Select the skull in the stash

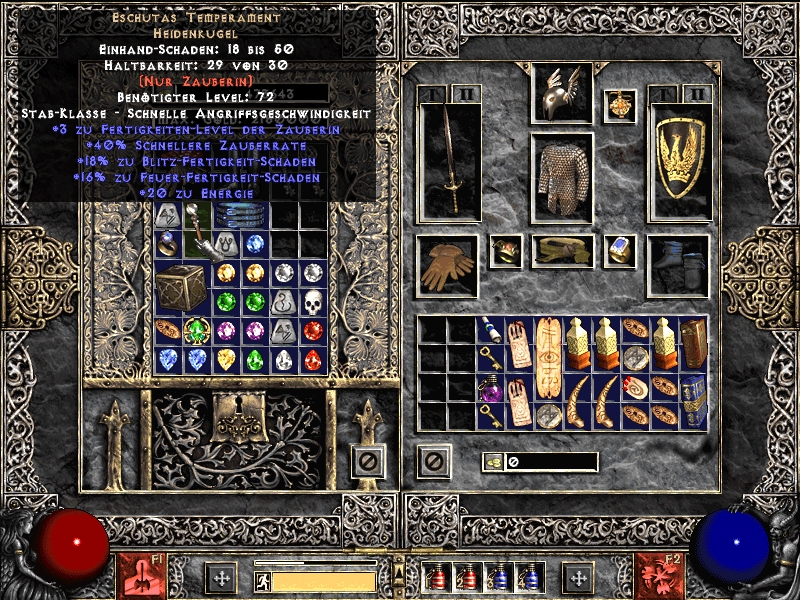point(314,301)
